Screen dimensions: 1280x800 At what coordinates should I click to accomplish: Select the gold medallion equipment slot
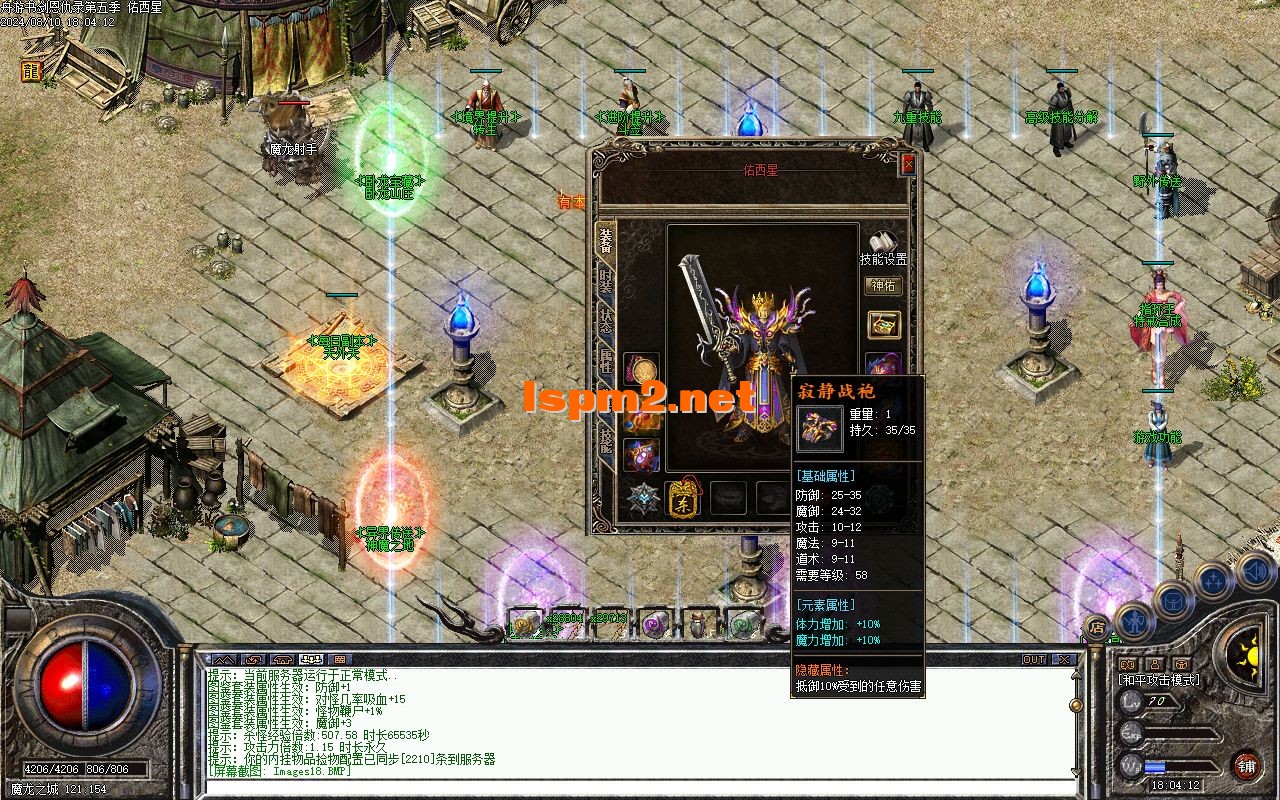(x=641, y=370)
